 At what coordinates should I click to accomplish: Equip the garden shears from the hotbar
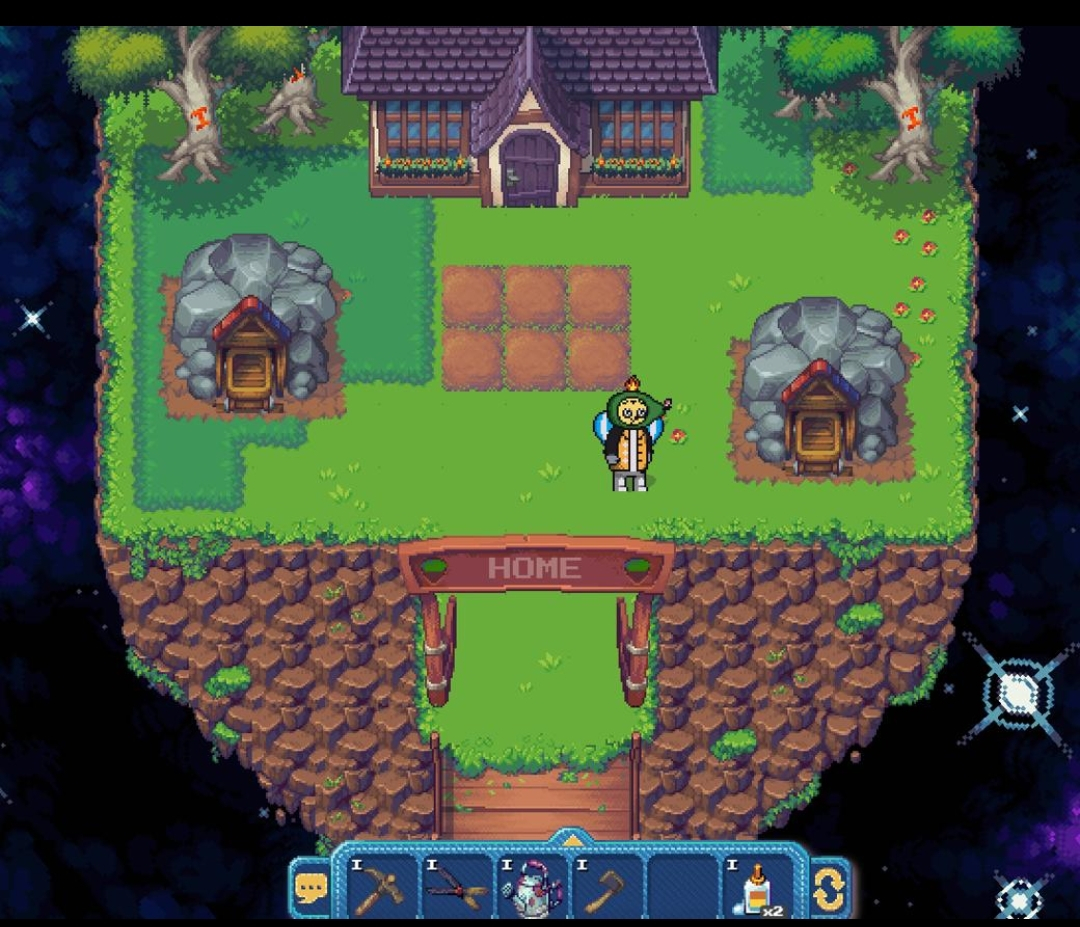pyautogui.click(x=456, y=887)
